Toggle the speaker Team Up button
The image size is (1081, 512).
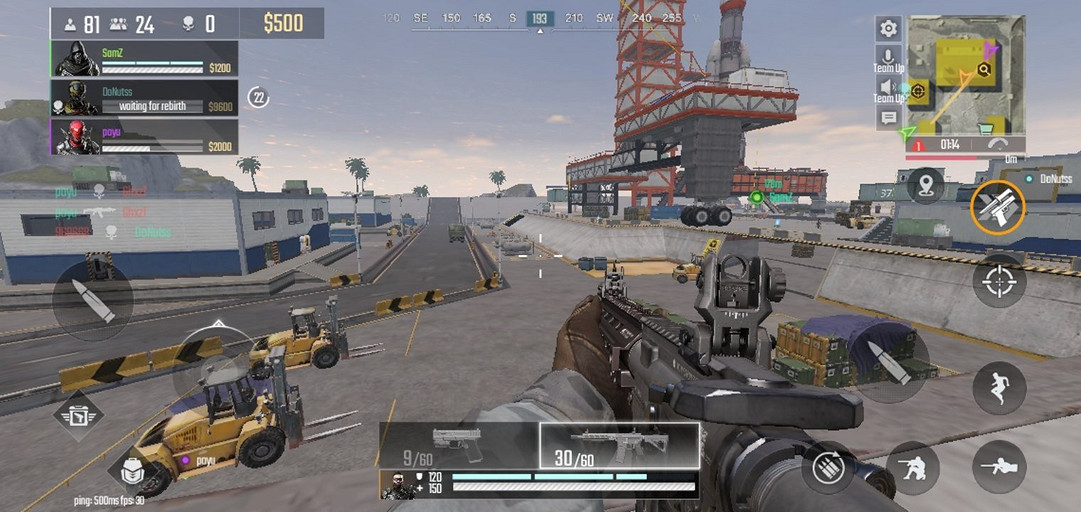[x=888, y=89]
